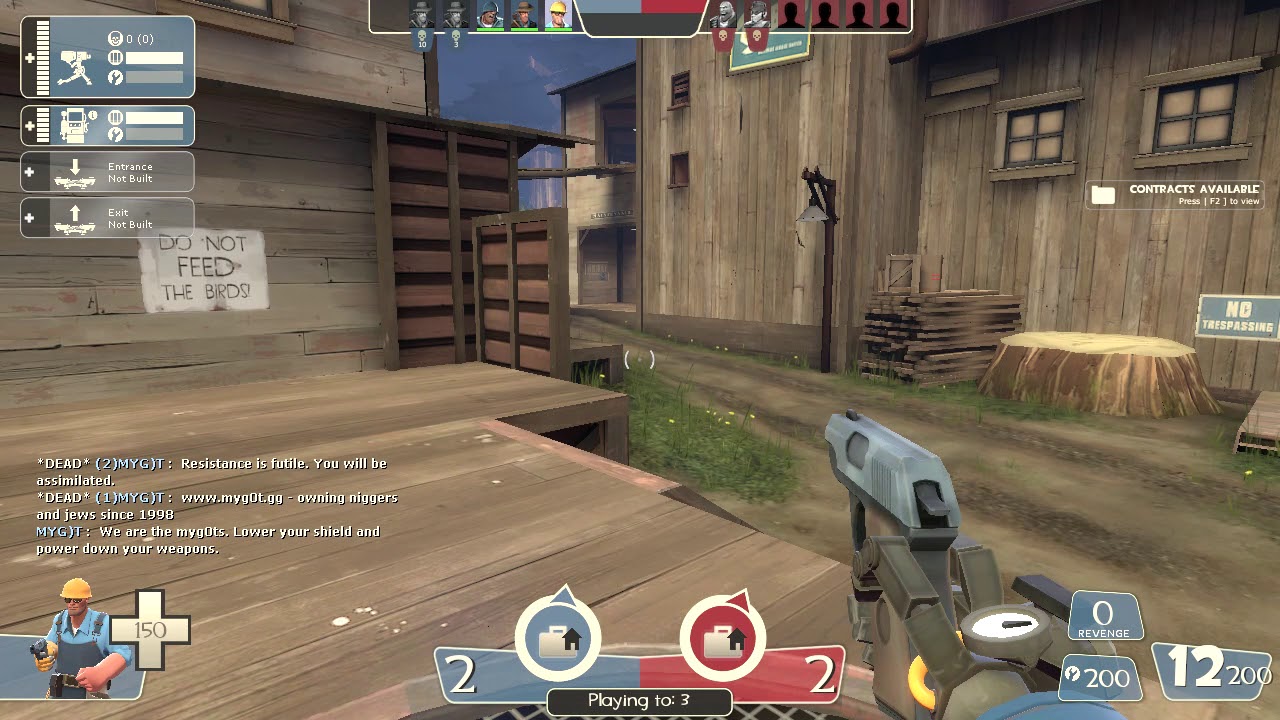Select the Engineer class portrait
The width and height of the screenshot is (1280, 720).
tap(78, 638)
